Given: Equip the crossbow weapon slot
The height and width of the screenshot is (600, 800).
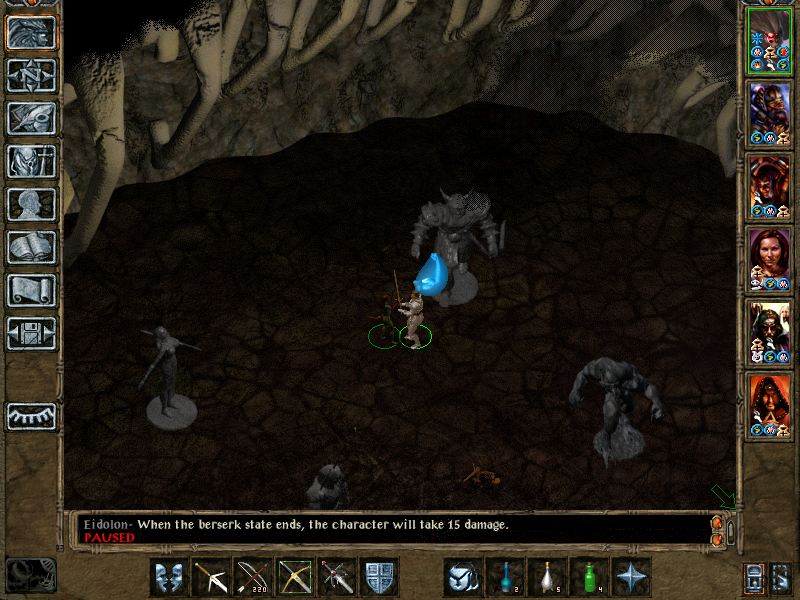Looking at the screenshot, I should pyautogui.click(x=212, y=577).
